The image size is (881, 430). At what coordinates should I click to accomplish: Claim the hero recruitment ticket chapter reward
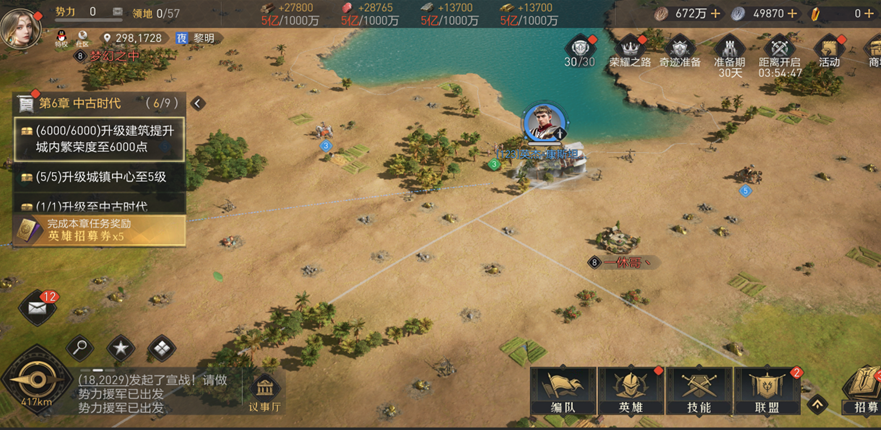pos(98,230)
